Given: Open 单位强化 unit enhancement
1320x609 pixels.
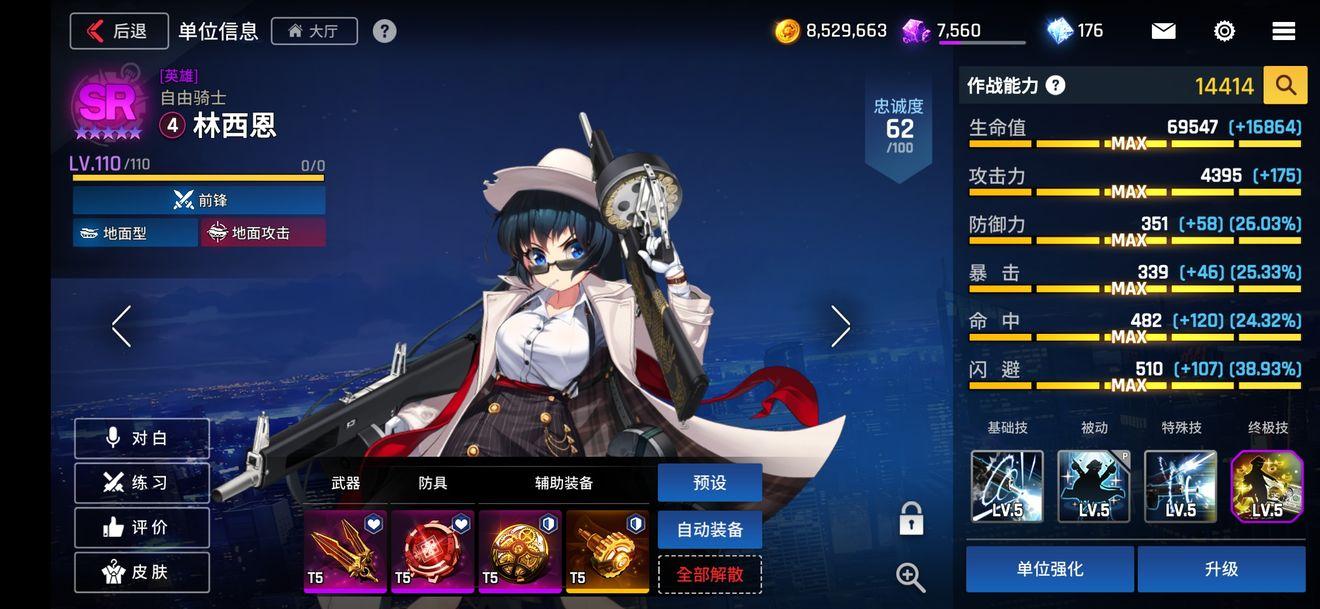Looking at the screenshot, I should (1049, 569).
